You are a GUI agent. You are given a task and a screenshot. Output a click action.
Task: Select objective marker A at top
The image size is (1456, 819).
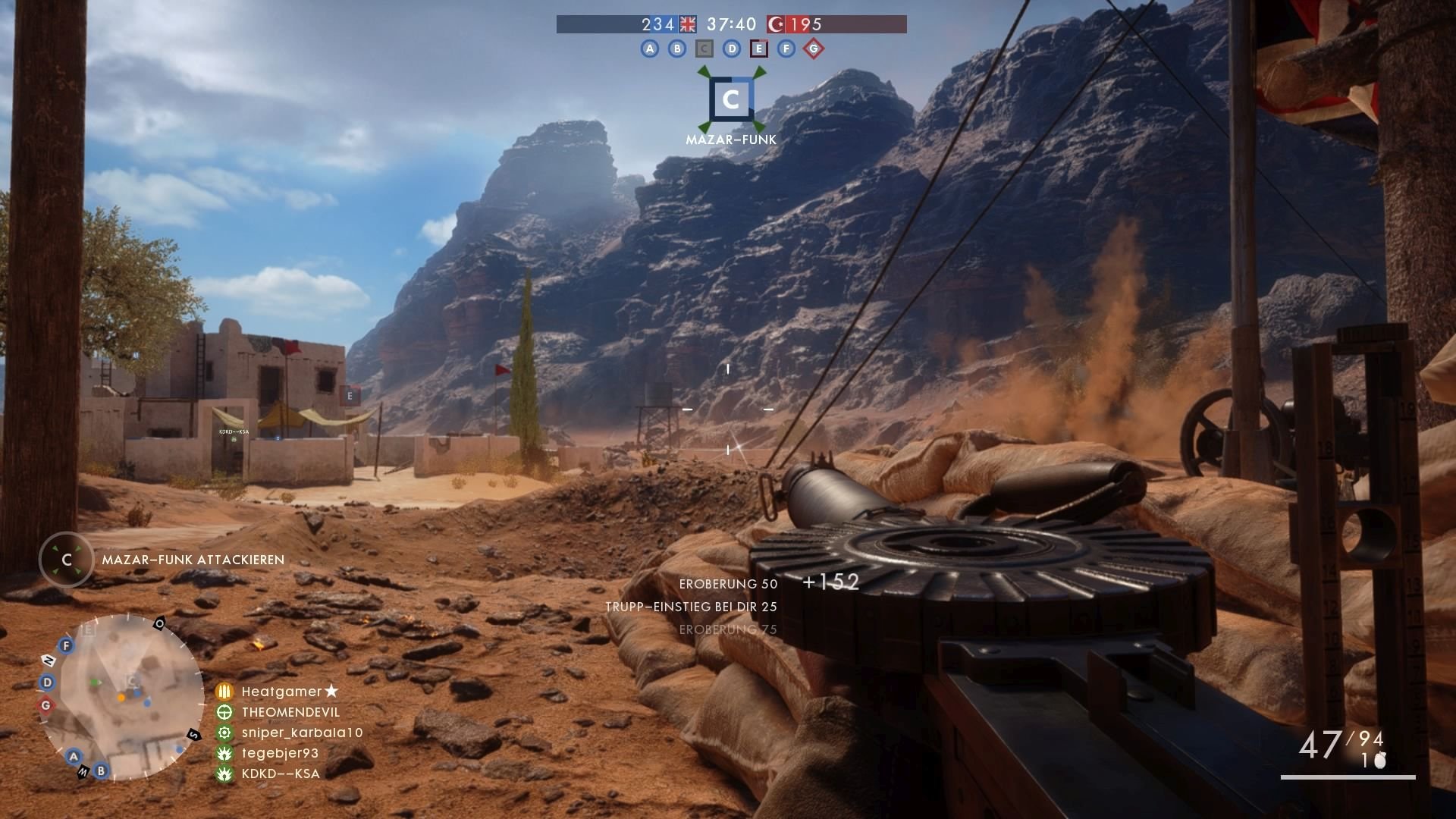pos(649,49)
